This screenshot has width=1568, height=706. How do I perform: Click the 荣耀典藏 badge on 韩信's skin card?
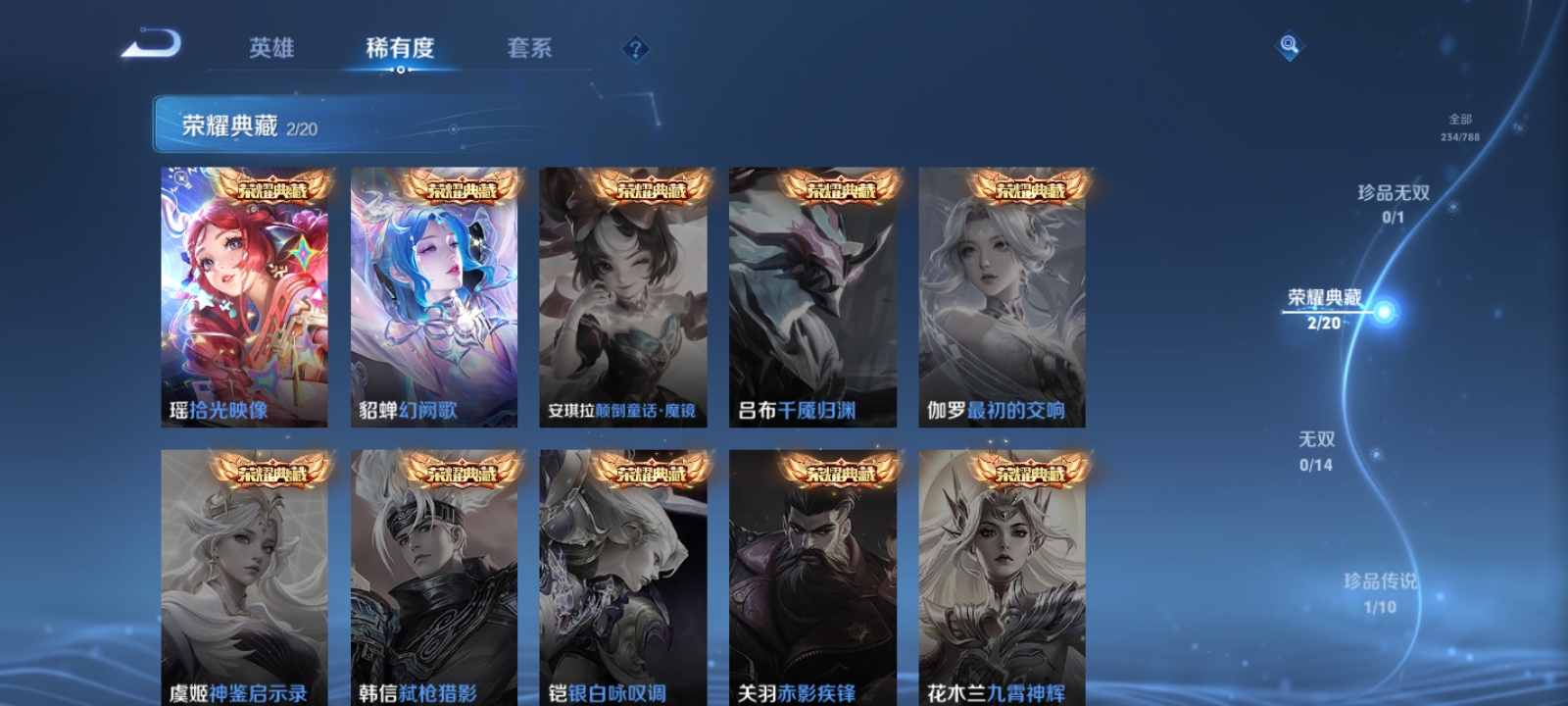pos(462,471)
